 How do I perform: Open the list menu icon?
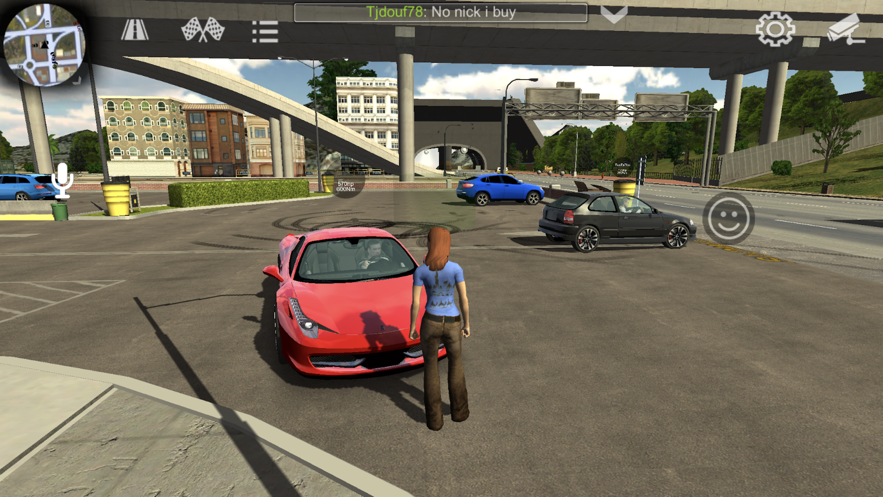(265, 31)
